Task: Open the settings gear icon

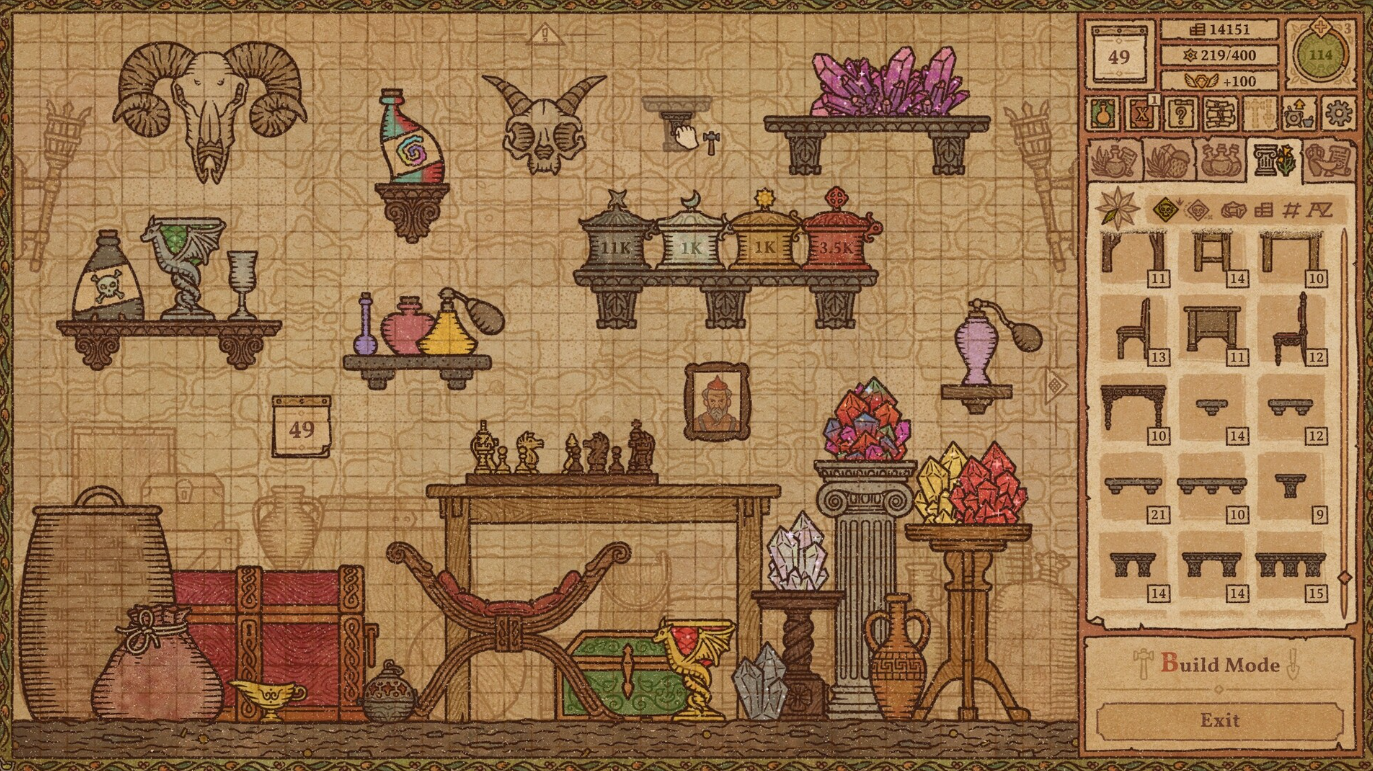Action: [x=1340, y=115]
